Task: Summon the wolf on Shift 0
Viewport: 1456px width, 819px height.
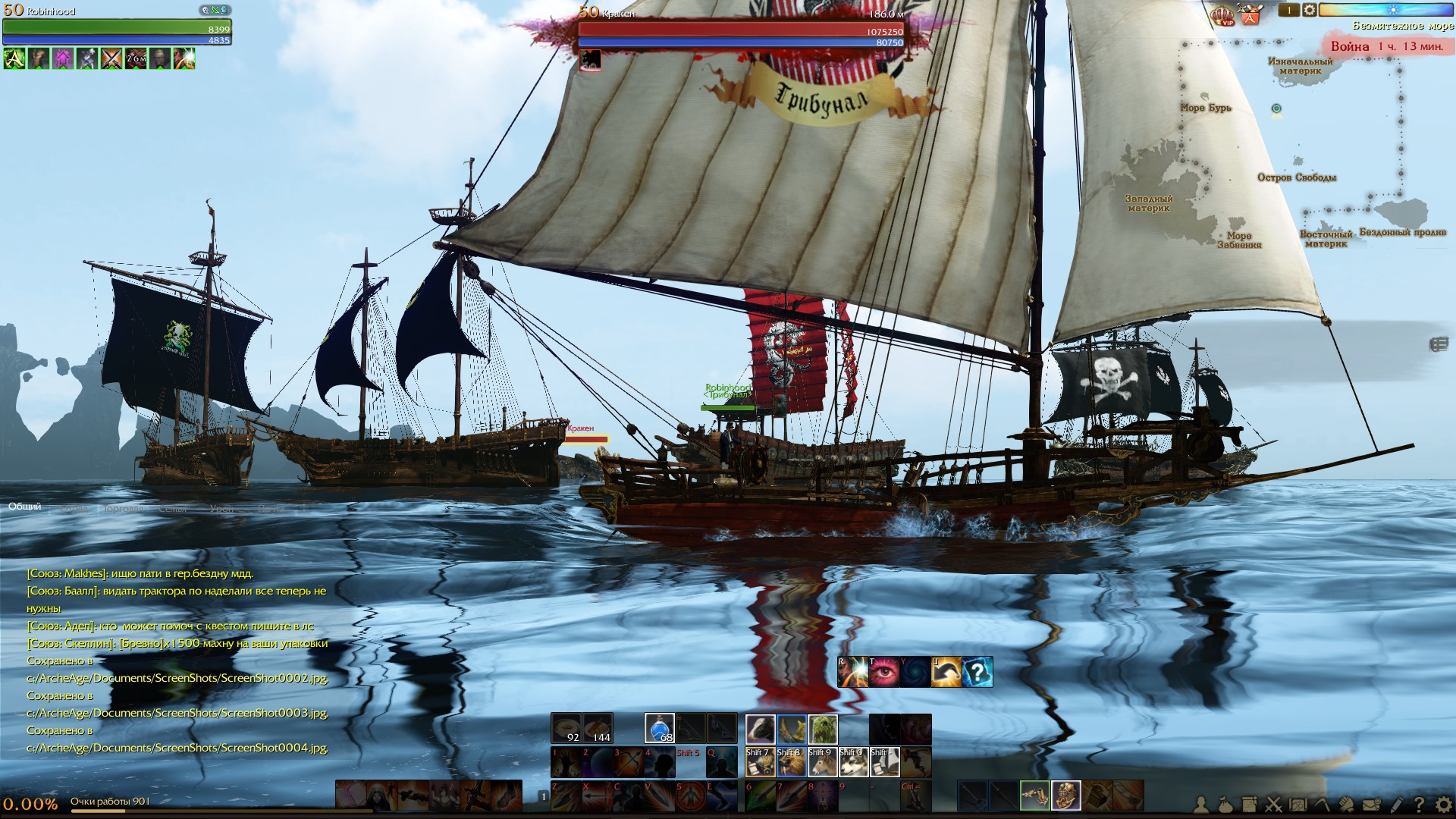Action: click(x=853, y=762)
